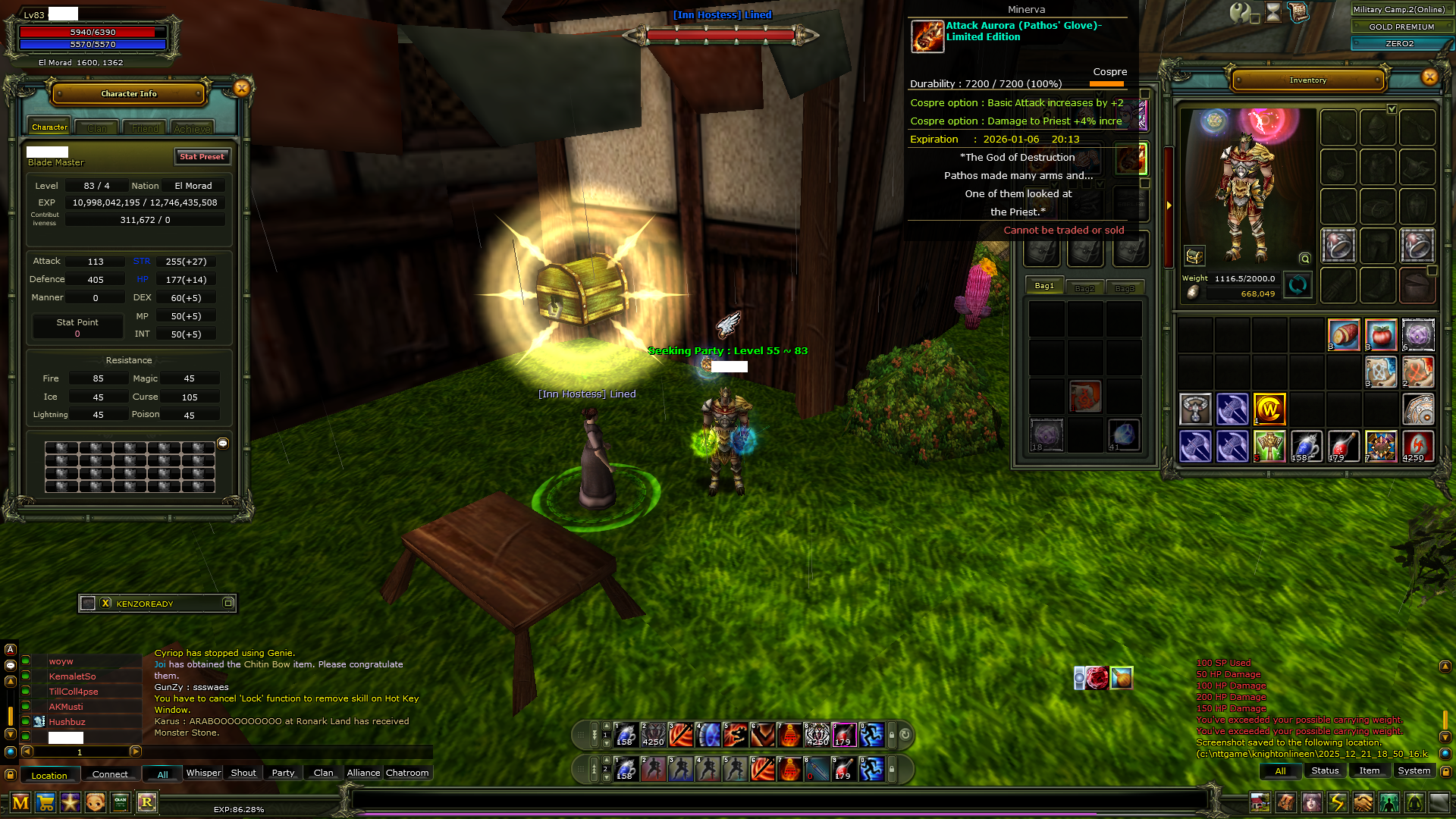The width and height of the screenshot is (1456, 819).
Task: Open the shopping cart store icon
Action: click(45, 802)
